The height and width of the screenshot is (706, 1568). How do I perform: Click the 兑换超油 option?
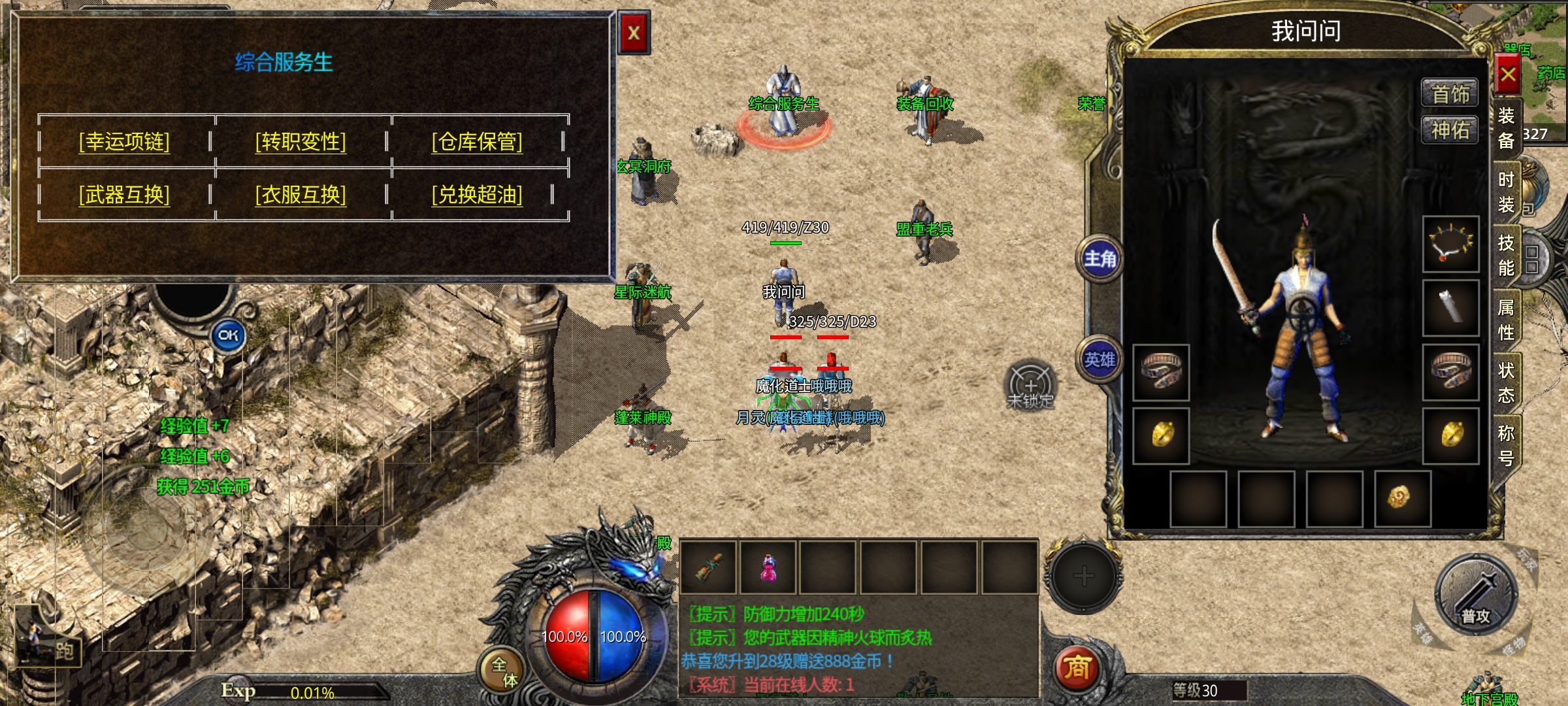[x=477, y=194]
